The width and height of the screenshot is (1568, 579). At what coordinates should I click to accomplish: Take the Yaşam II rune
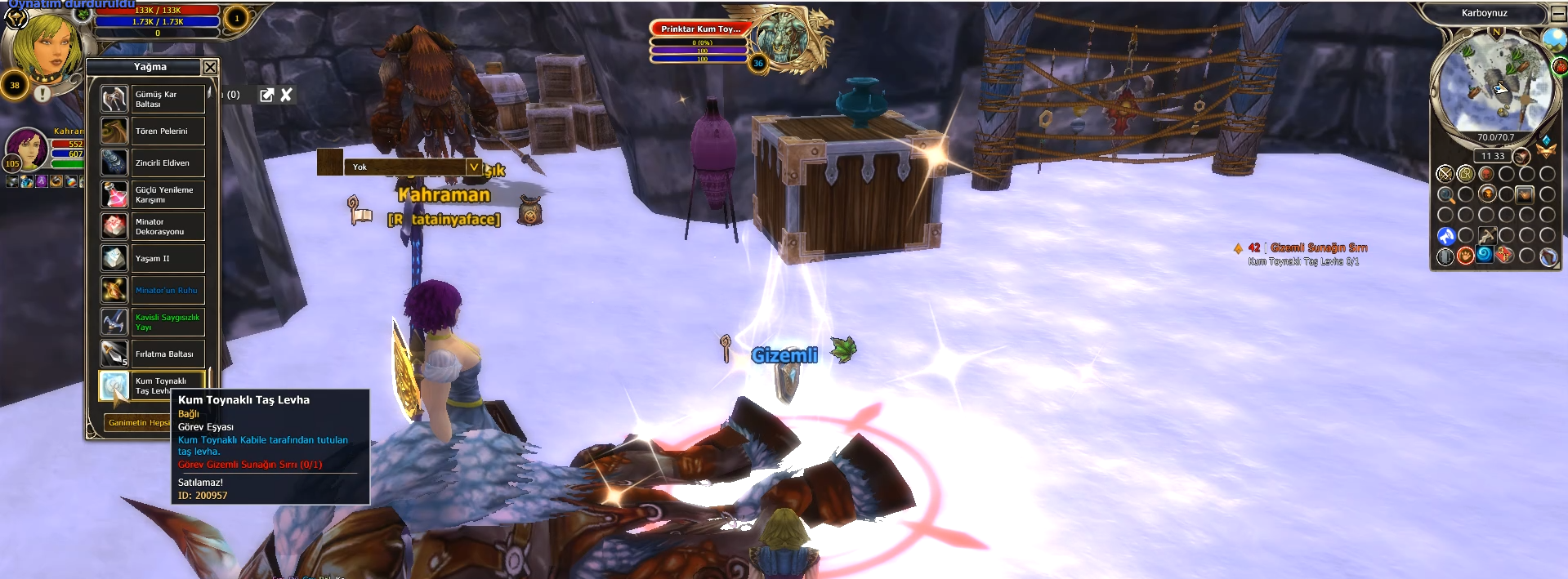coord(152,258)
